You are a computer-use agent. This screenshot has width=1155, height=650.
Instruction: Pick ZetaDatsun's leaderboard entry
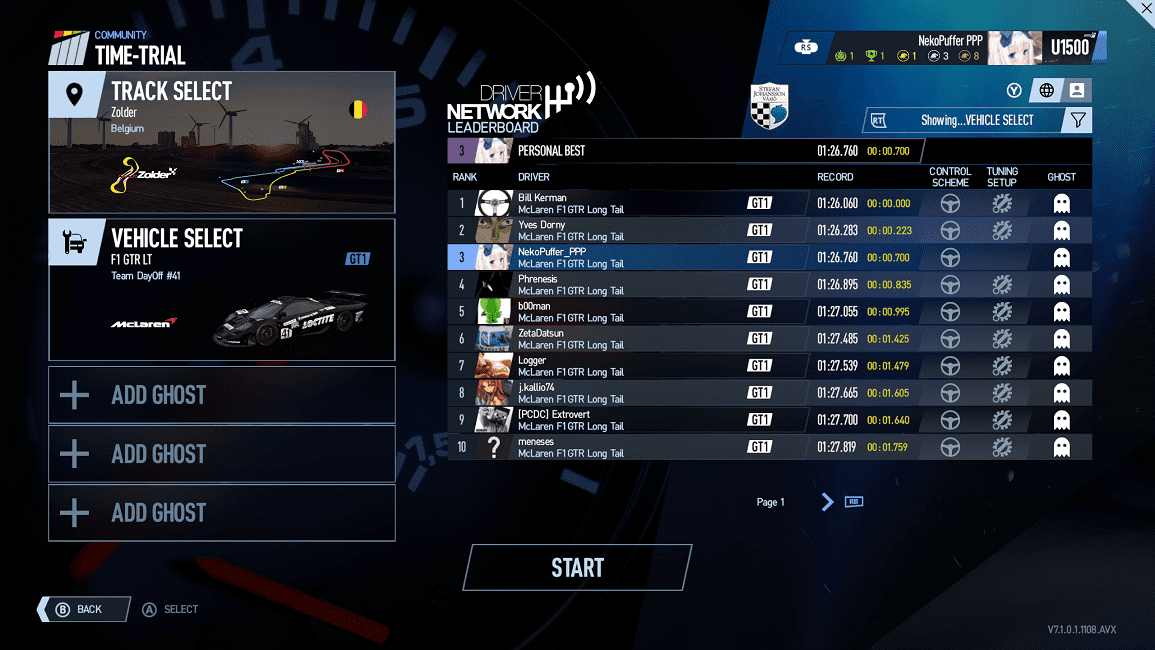tap(640, 339)
